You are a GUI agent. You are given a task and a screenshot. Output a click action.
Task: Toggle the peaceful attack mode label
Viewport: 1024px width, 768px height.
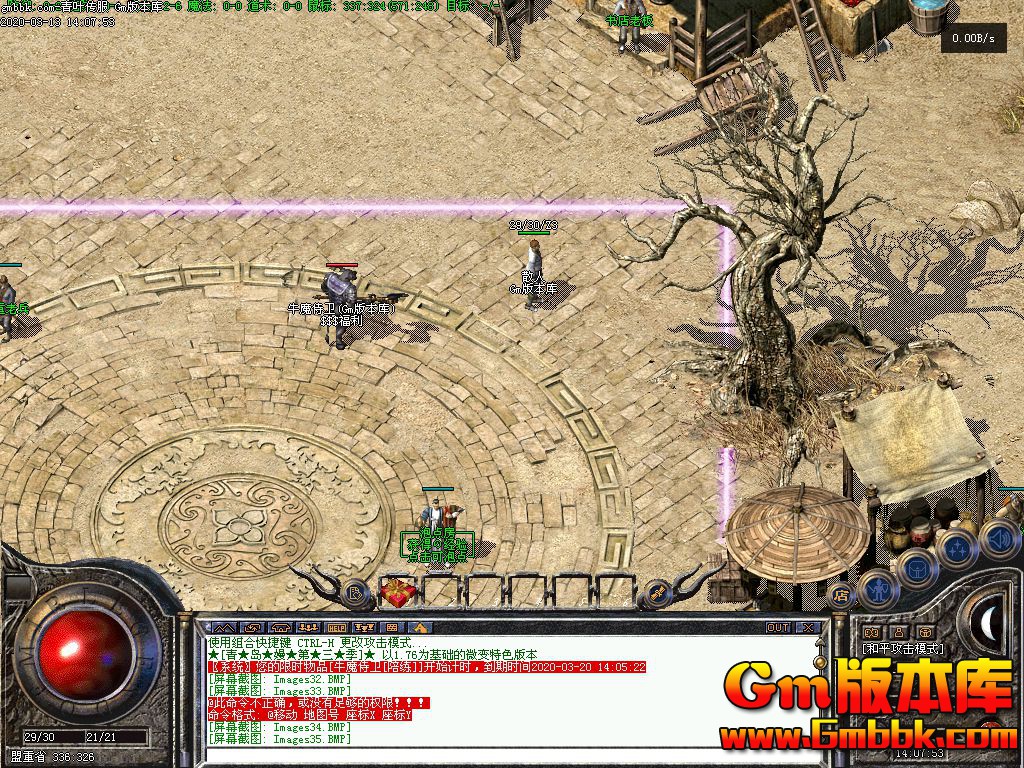pos(903,649)
